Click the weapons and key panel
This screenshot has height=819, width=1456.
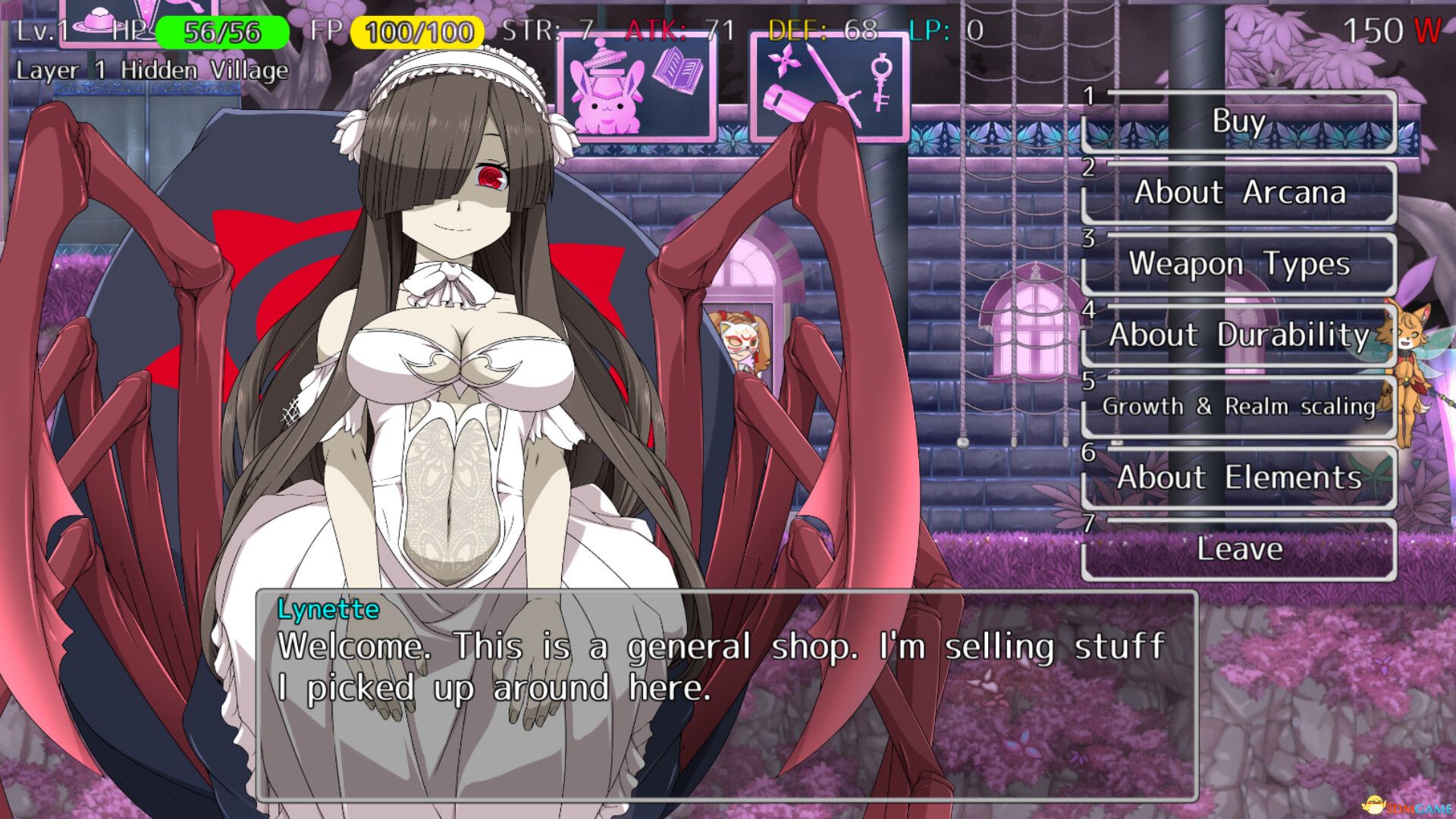click(x=830, y=86)
